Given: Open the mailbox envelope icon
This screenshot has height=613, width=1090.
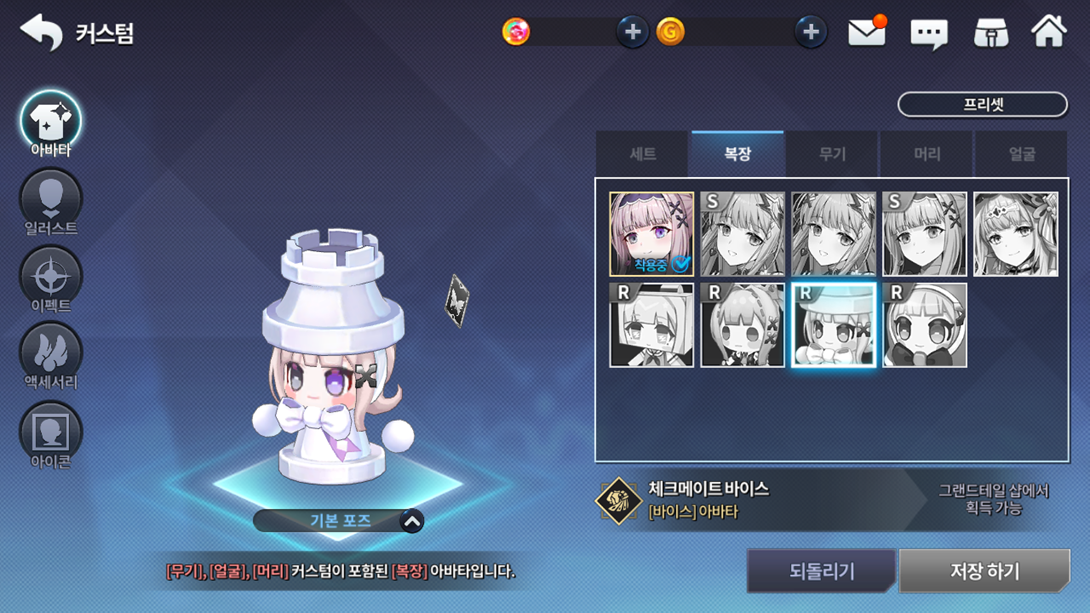Looking at the screenshot, I should [866, 32].
